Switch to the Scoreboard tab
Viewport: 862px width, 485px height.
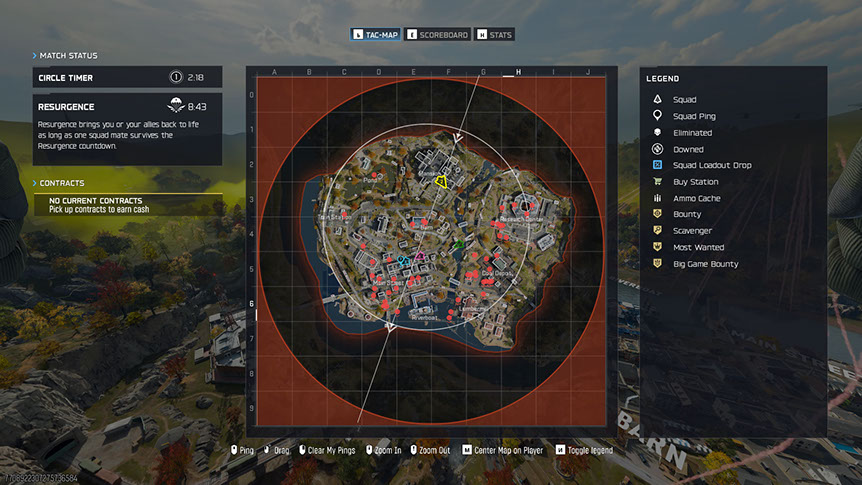tap(438, 35)
